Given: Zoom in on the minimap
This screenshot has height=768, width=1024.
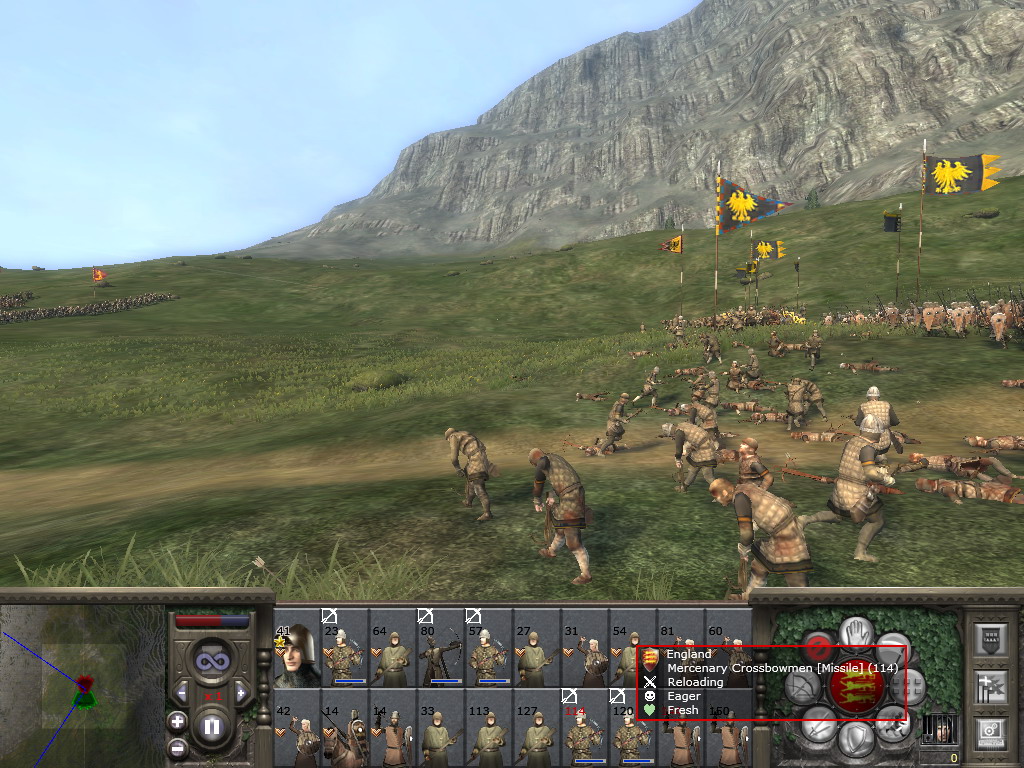Looking at the screenshot, I should [x=177, y=721].
